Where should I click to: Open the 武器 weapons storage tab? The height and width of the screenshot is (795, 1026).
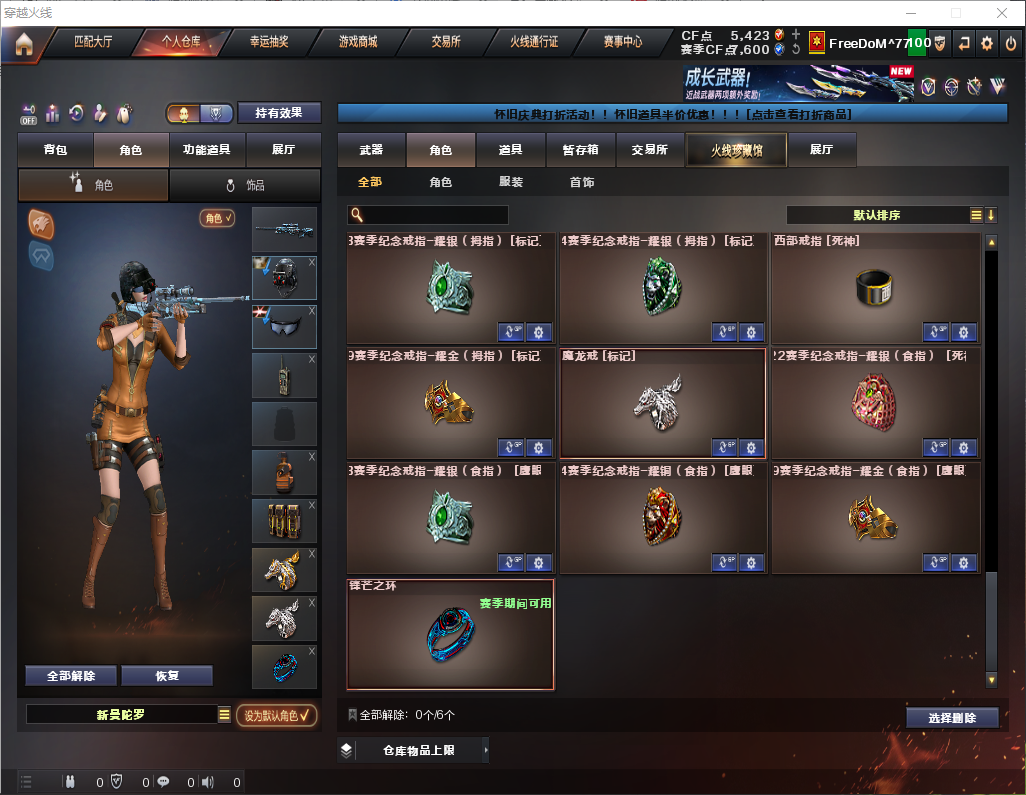click(371, 150)
